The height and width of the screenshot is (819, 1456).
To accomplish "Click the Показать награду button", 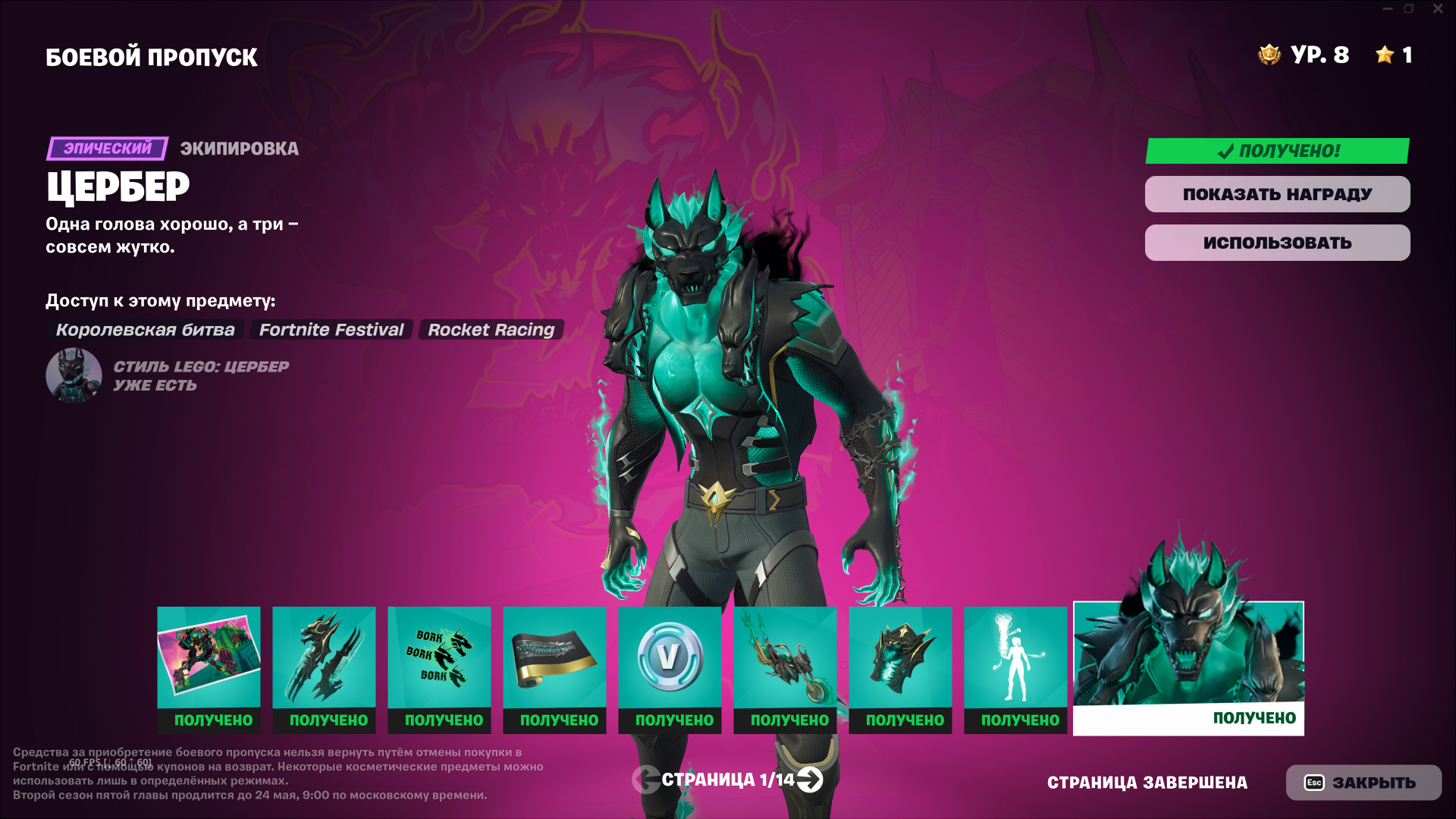I will pyautogui.click(x=1277, y=194).
